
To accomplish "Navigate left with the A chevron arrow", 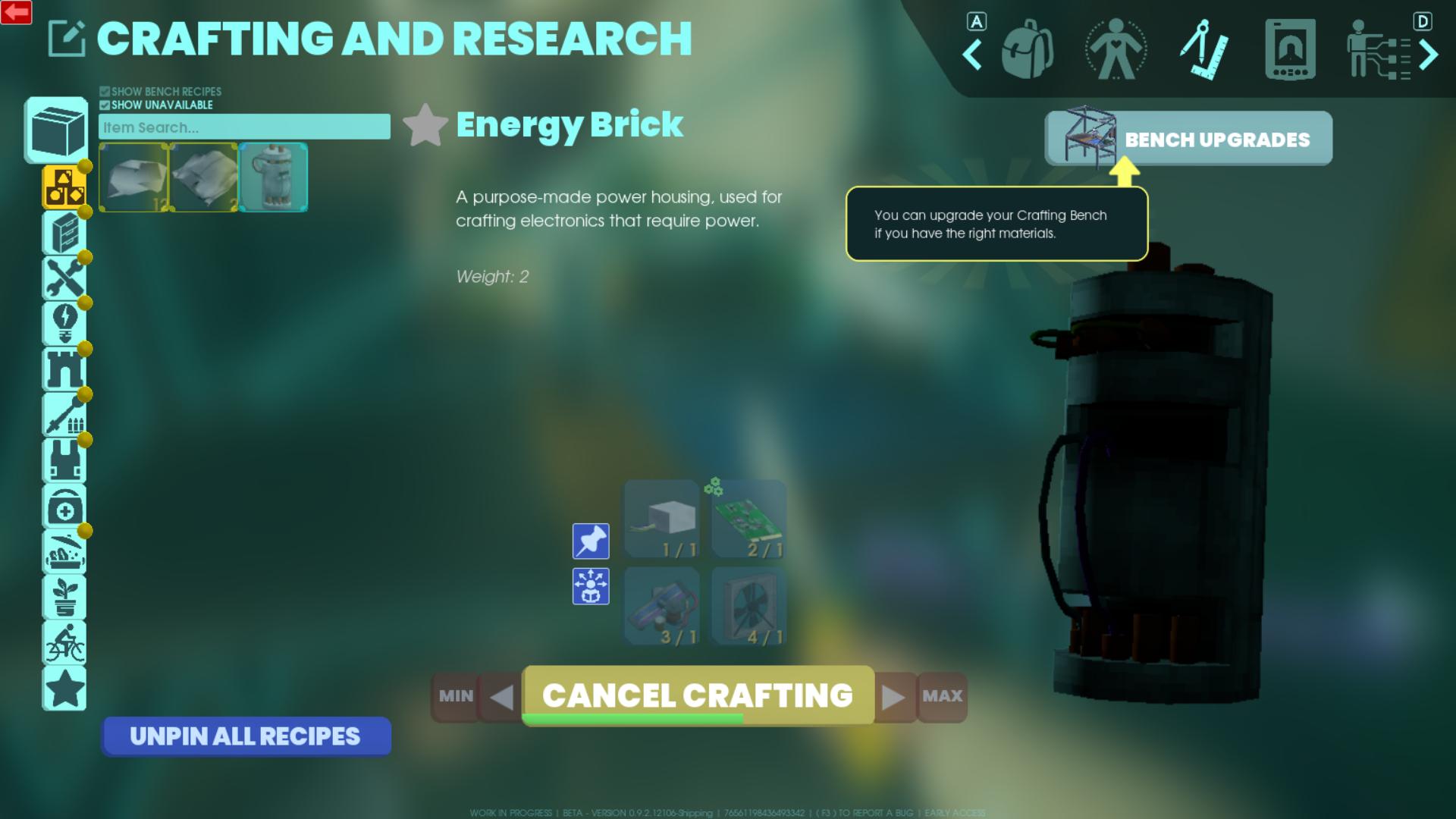I will pyautogui.click(x=972, y=55).
